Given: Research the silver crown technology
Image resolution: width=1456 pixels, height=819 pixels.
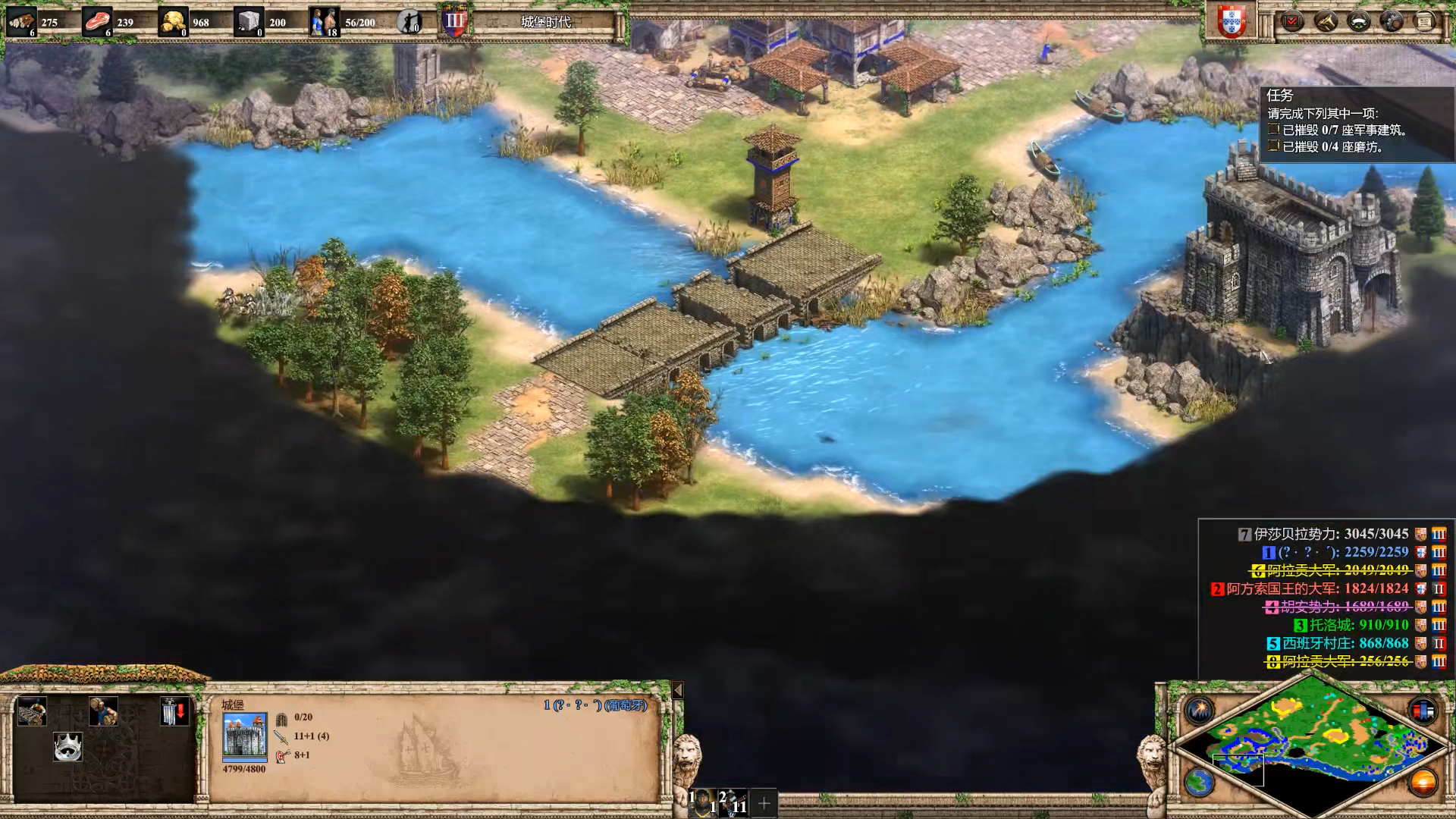Looking at the screenshot, I should 67,747.
